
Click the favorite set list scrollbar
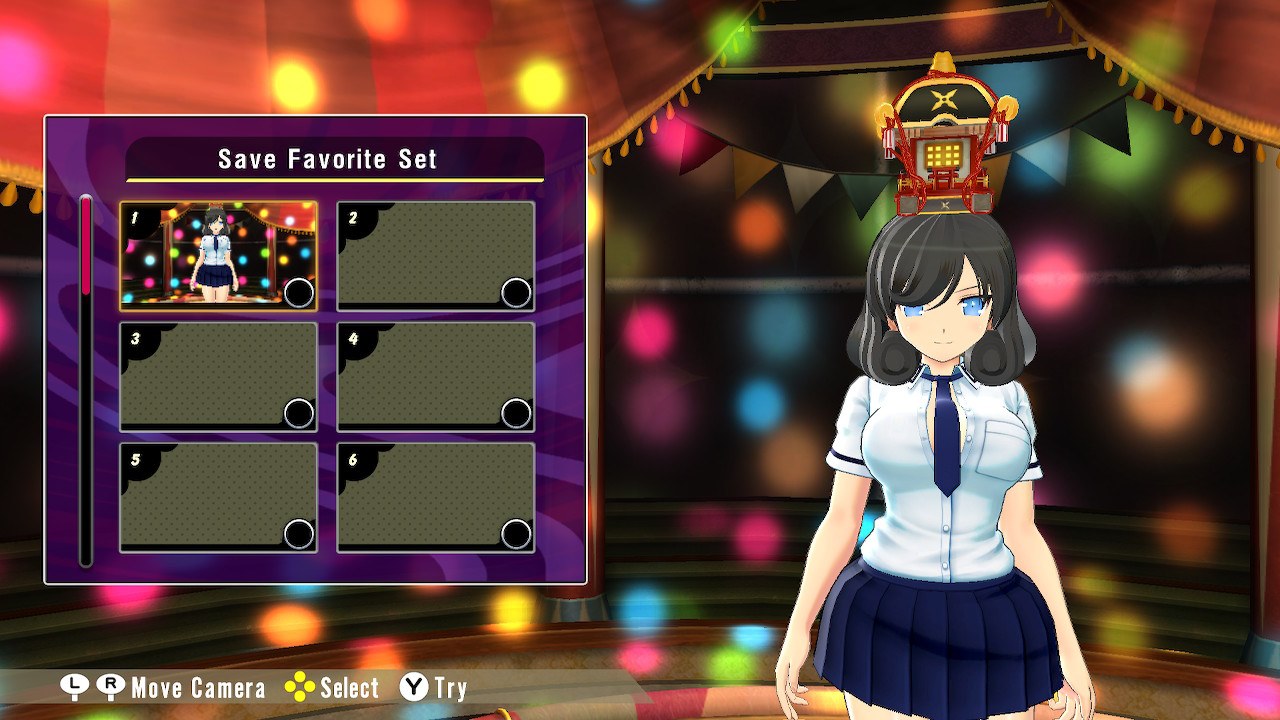[x=86, y=380]
